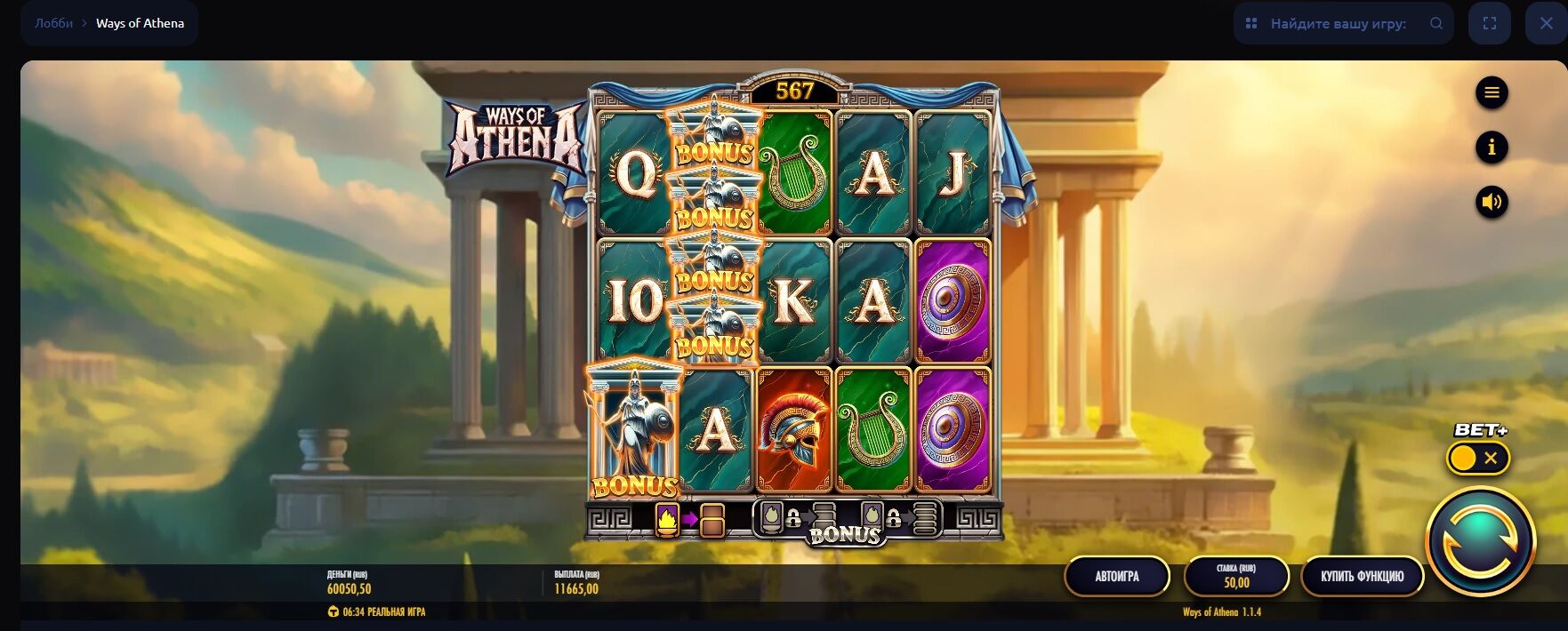Mute the game sound

pos(1492,203)
